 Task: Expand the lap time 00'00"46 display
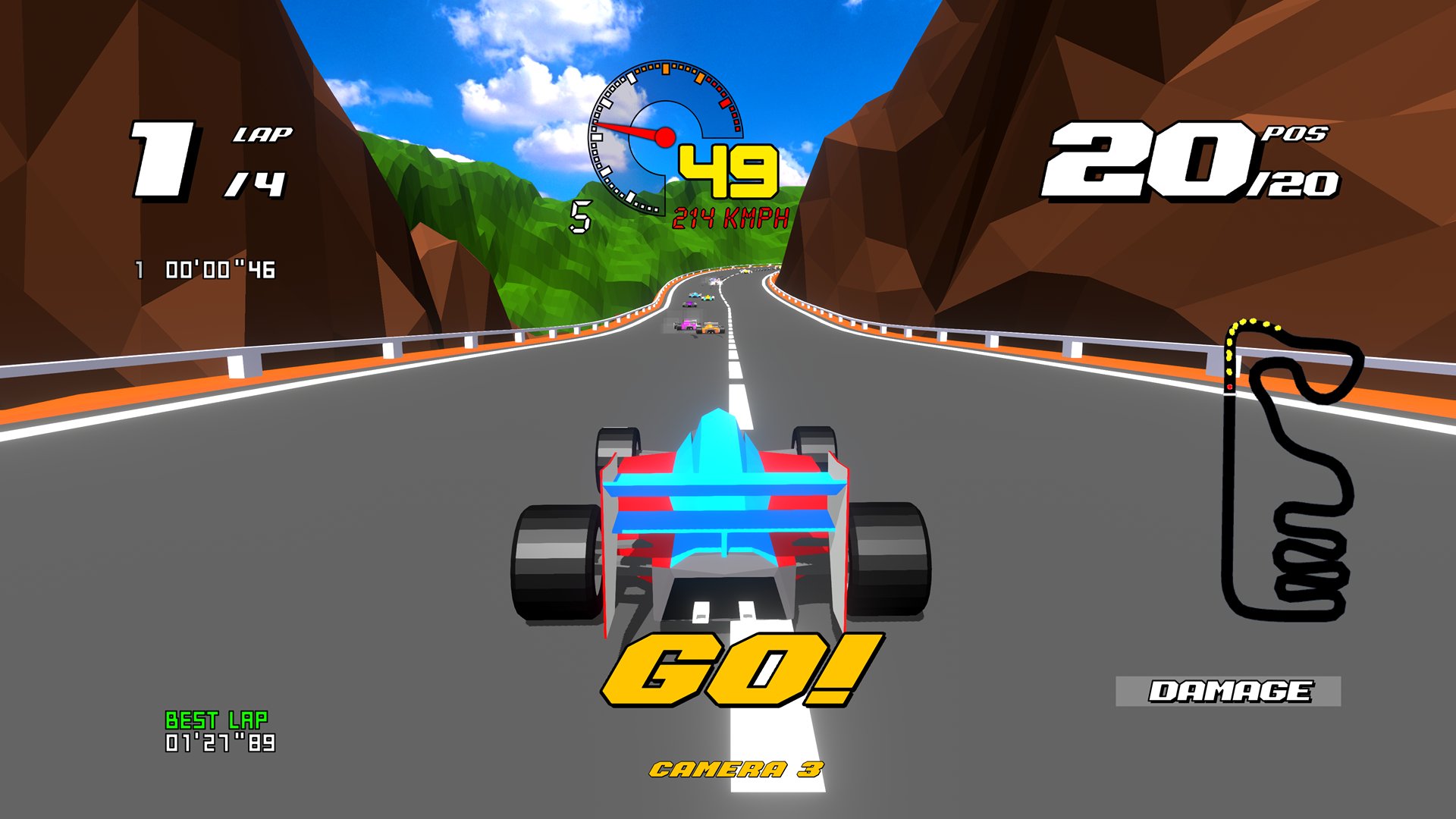(205, 267)
